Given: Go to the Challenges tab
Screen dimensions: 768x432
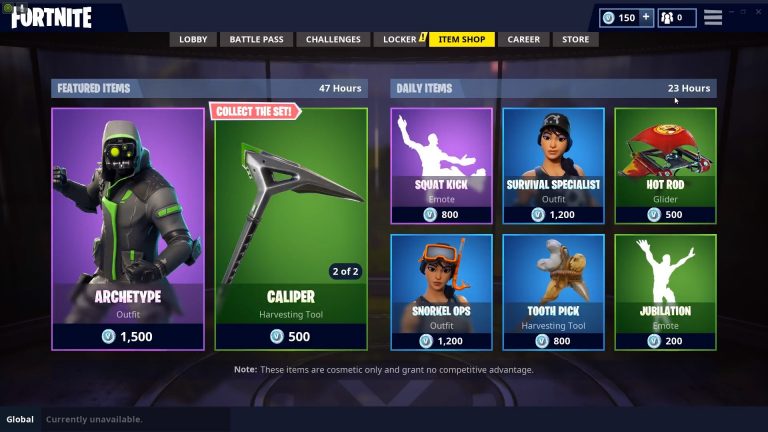Looking at the screenshot, I should (333, 40).
